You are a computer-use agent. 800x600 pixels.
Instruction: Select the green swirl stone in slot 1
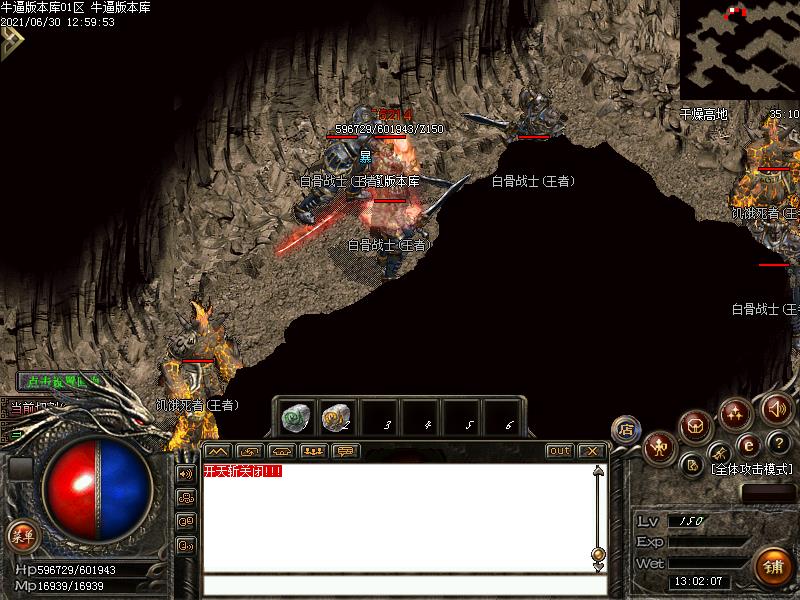click(293, 414)
